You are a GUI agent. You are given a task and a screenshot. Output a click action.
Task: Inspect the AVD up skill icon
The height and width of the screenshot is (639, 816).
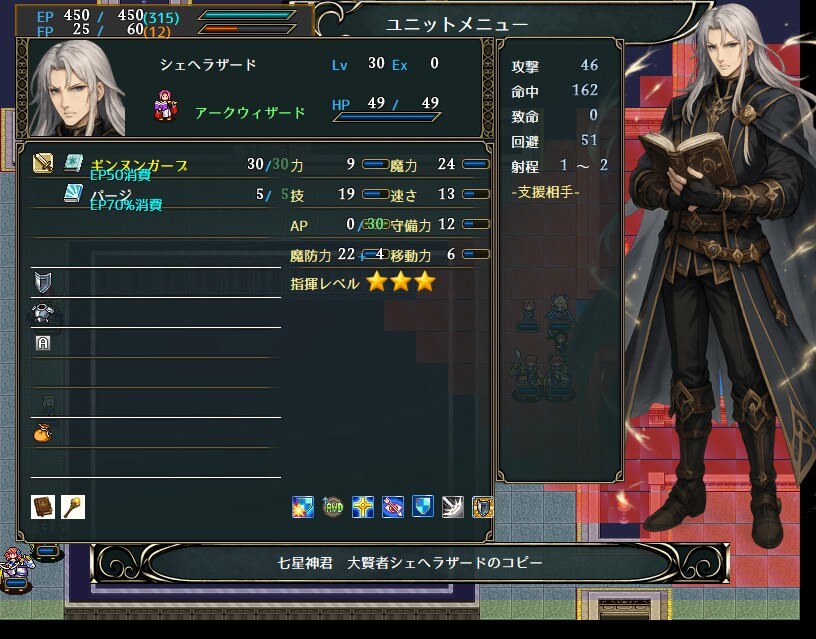333,507
